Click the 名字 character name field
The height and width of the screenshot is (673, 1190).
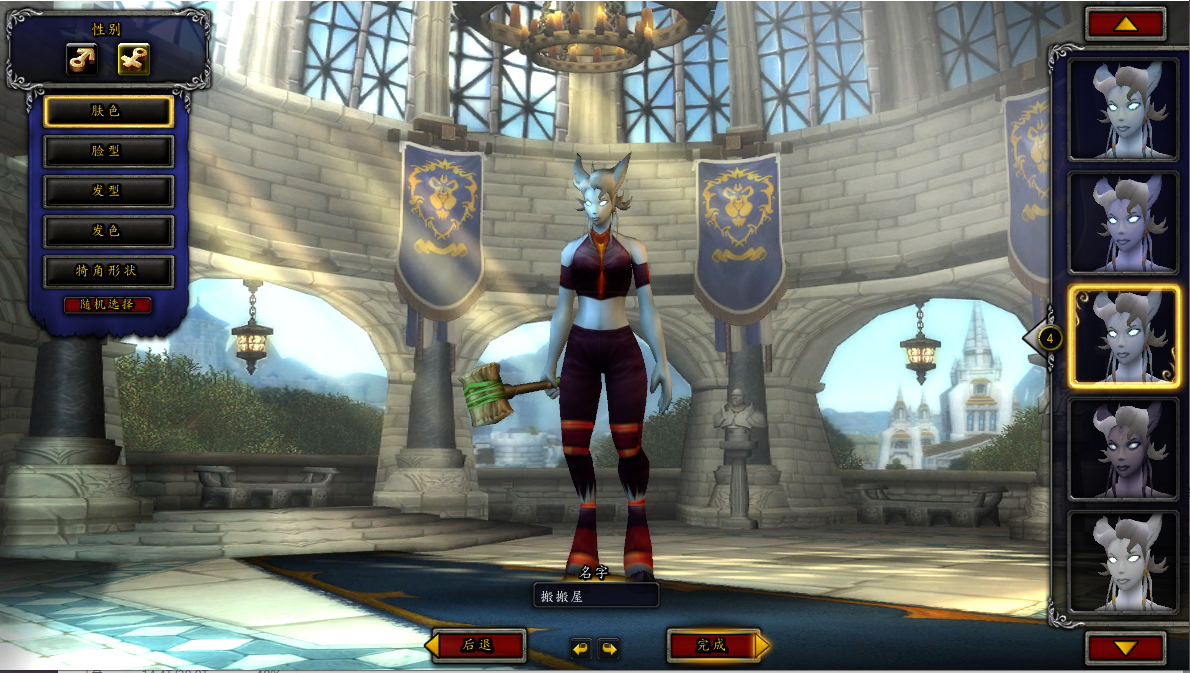(x=596, y=595)
